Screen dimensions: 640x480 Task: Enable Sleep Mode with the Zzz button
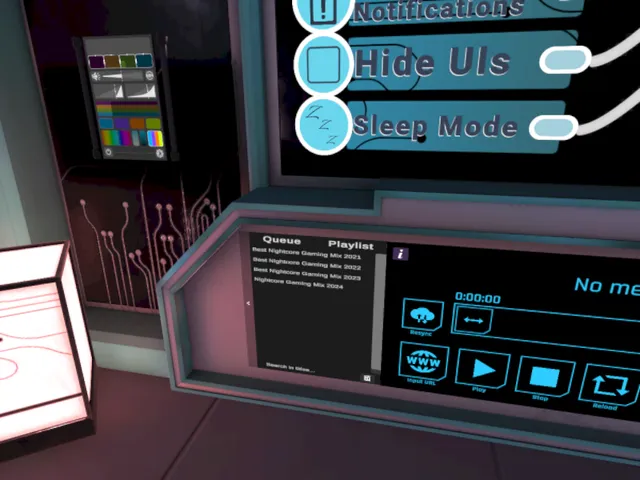coord(323,124)
